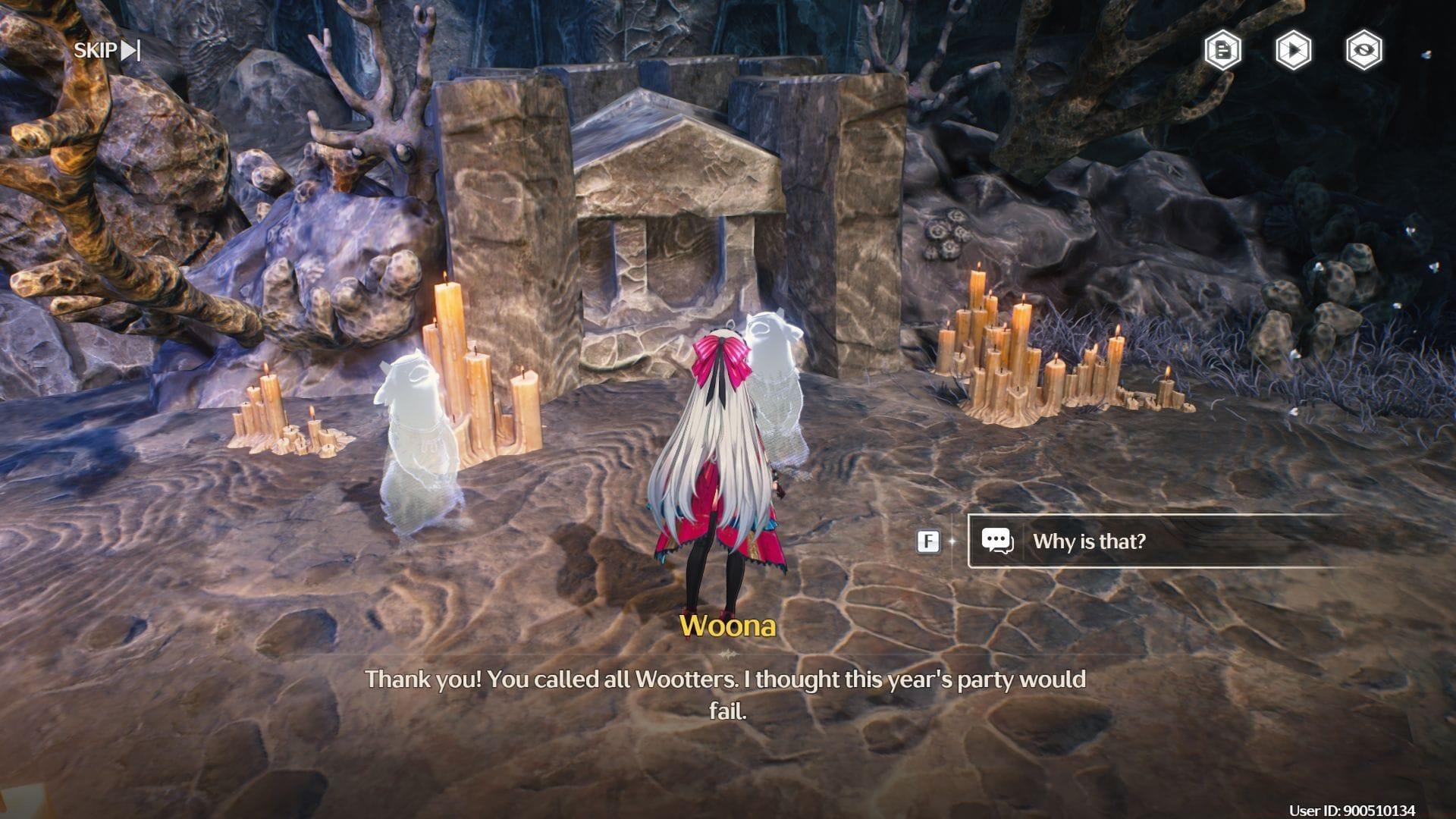
Task: Hide the dialogue interface
Action: [1363, 51]
